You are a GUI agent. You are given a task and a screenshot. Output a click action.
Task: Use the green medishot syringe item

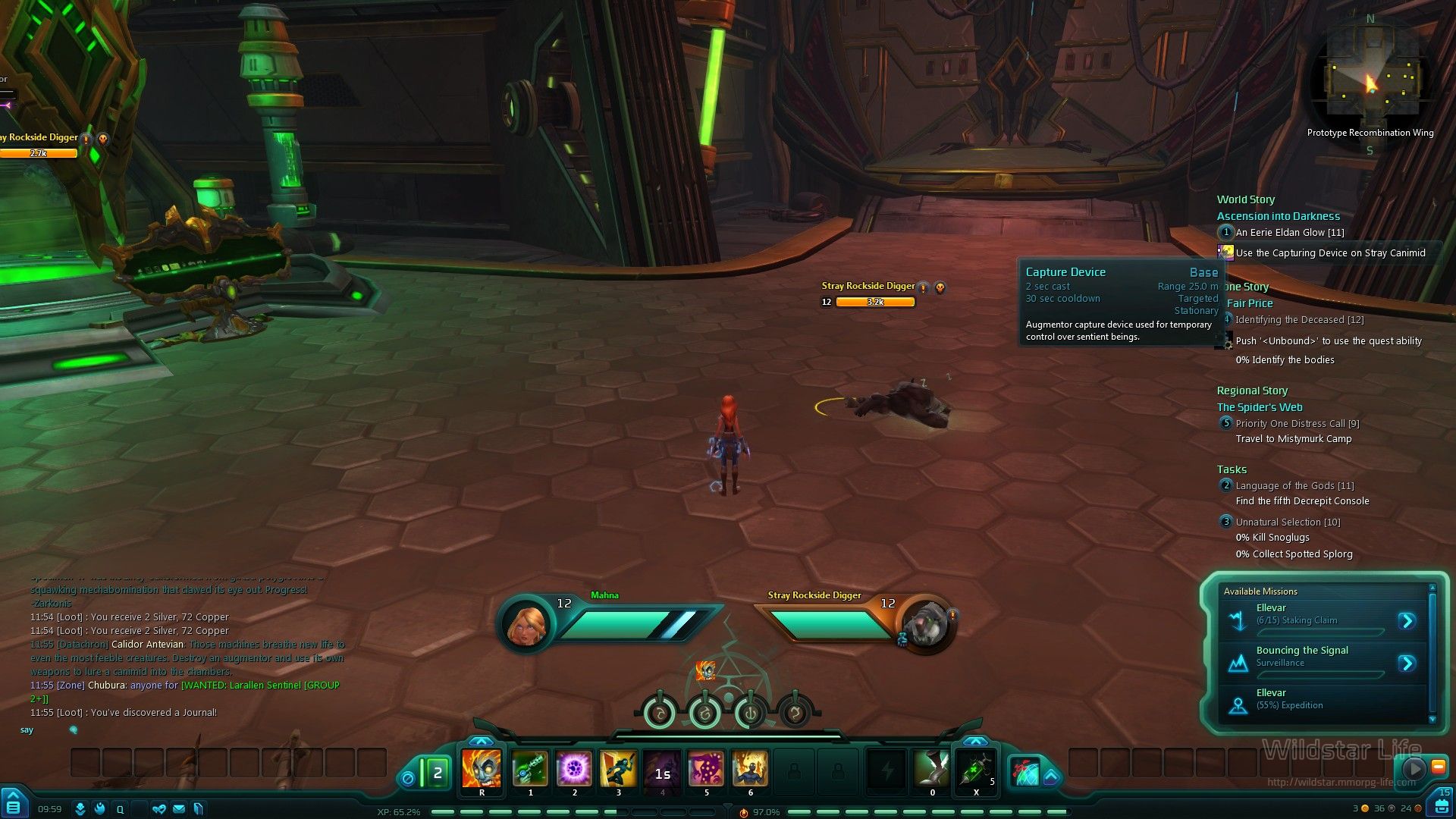[976, 769]
